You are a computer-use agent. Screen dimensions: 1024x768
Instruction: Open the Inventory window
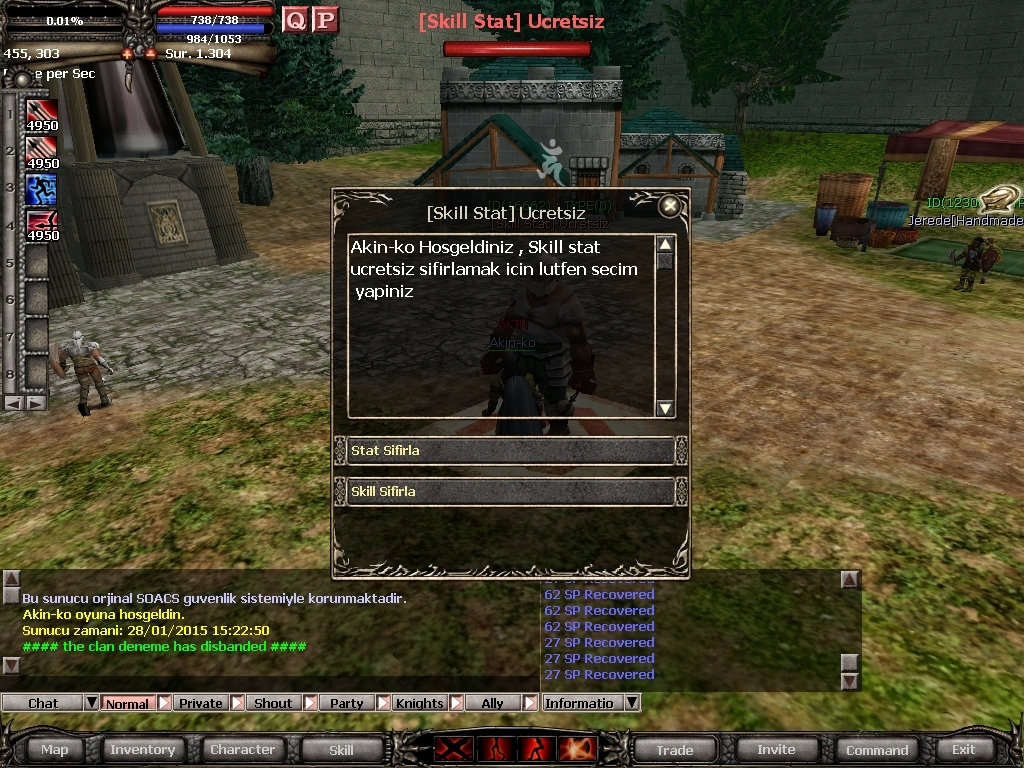[142, 749]
